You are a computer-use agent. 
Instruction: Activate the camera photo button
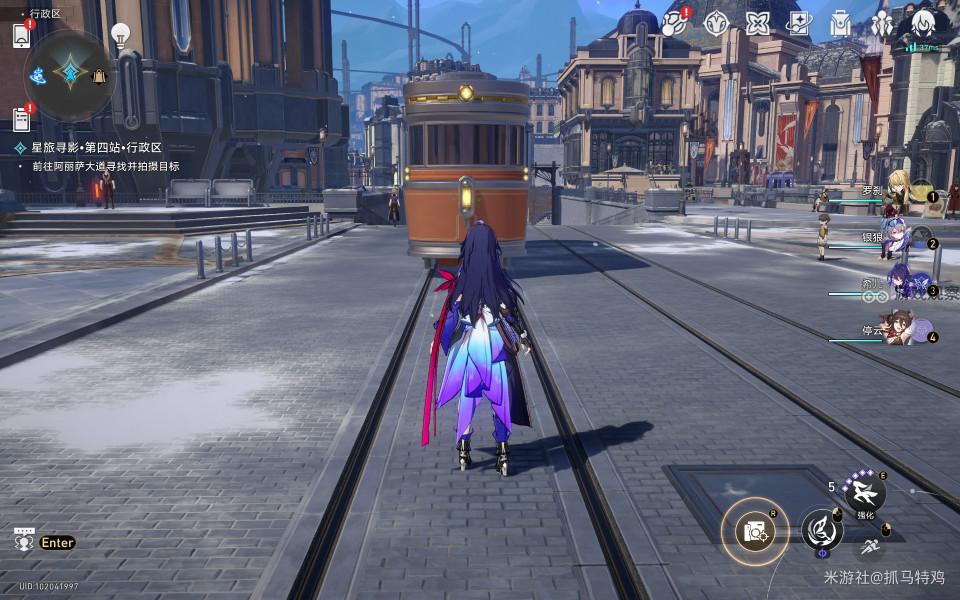pyautogui.click(x=756, y=531)
